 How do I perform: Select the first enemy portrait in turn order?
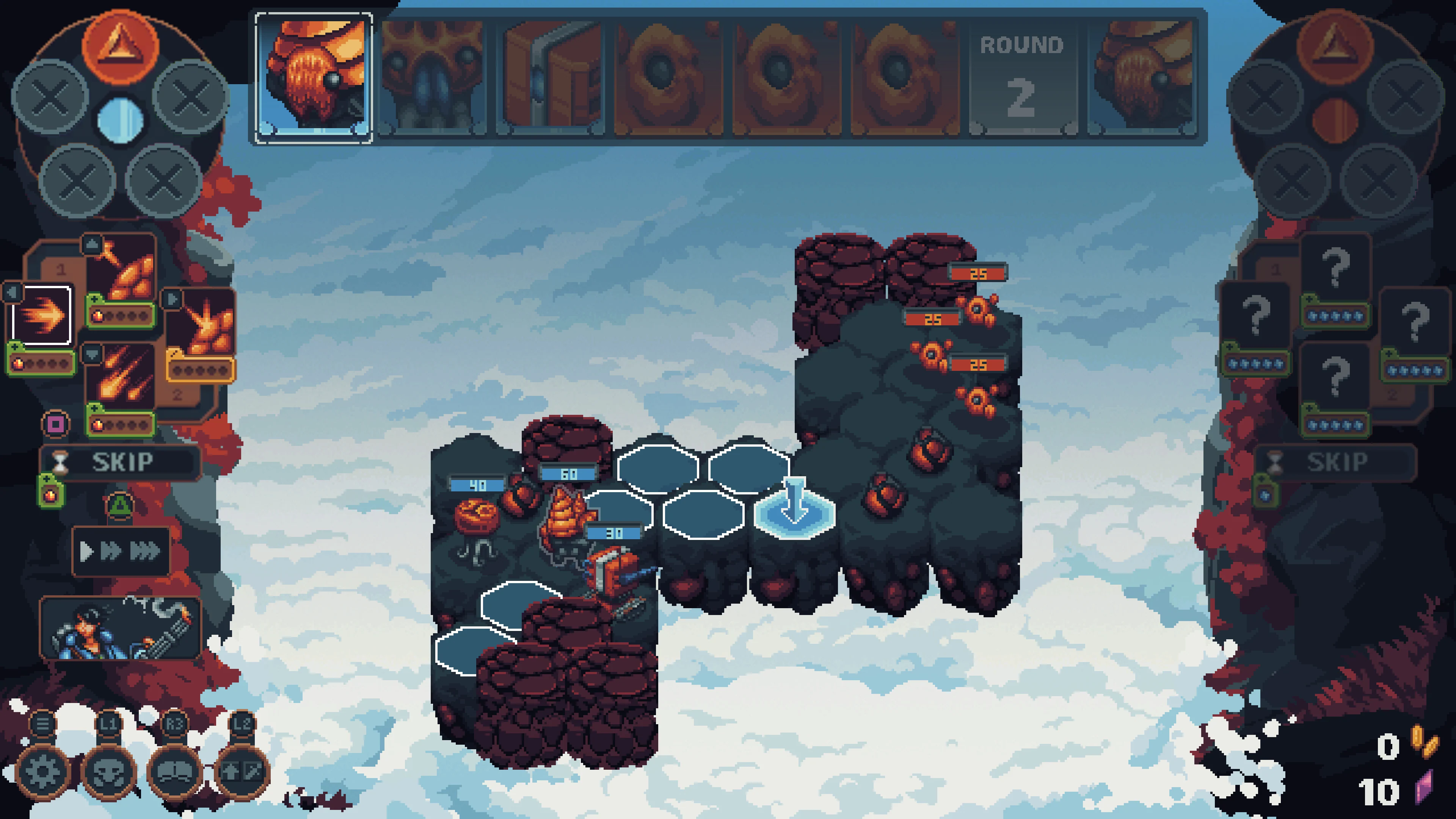click(x=314, y=76)
